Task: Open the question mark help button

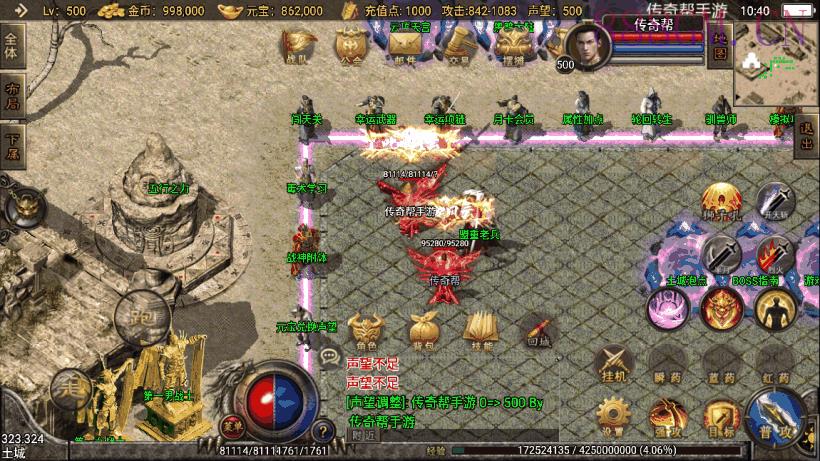Action: click(324, 432)
